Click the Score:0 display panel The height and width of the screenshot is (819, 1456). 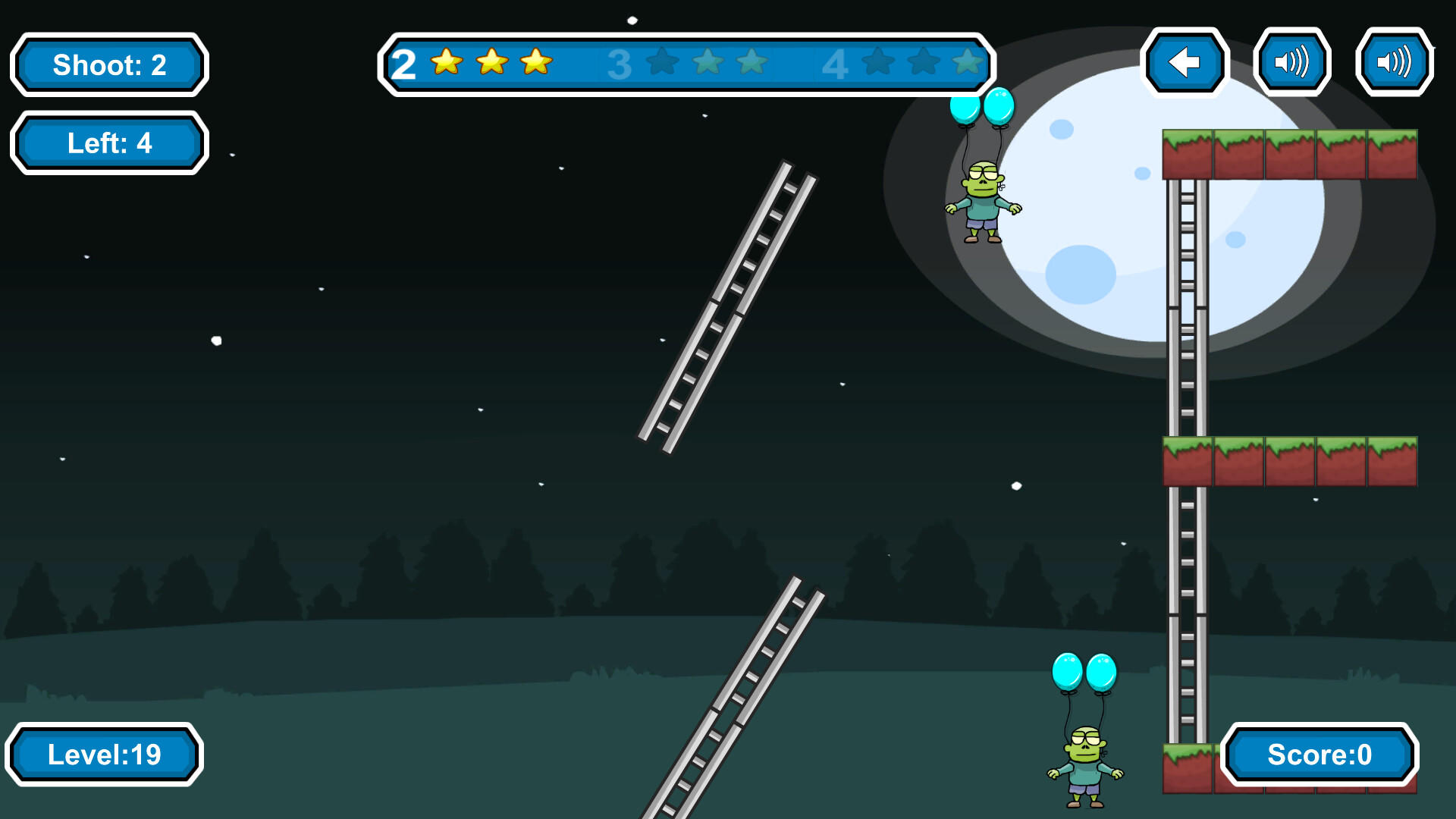(x=1319, y=755)
